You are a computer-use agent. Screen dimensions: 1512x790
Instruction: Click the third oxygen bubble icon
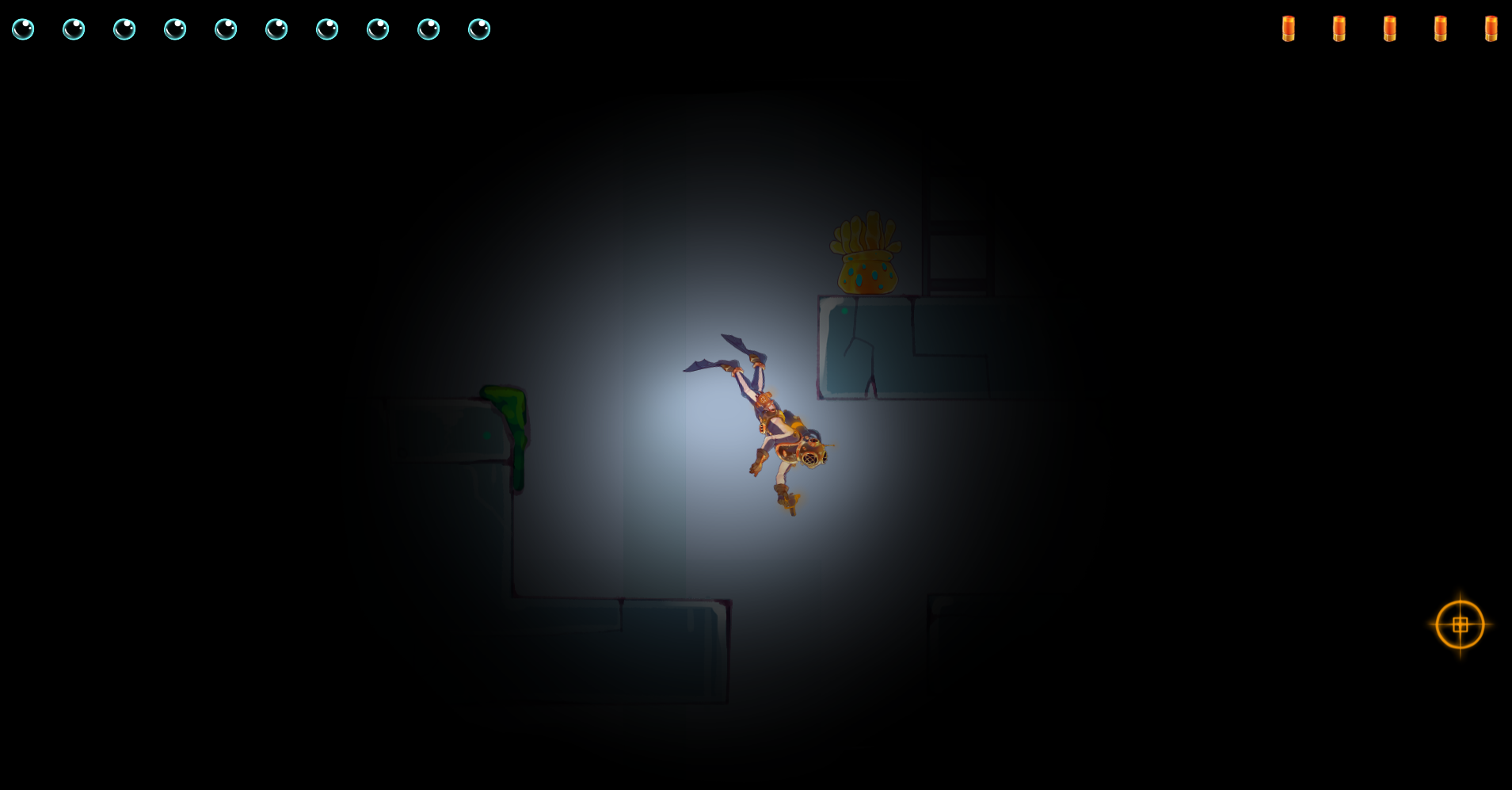[125, 29]
